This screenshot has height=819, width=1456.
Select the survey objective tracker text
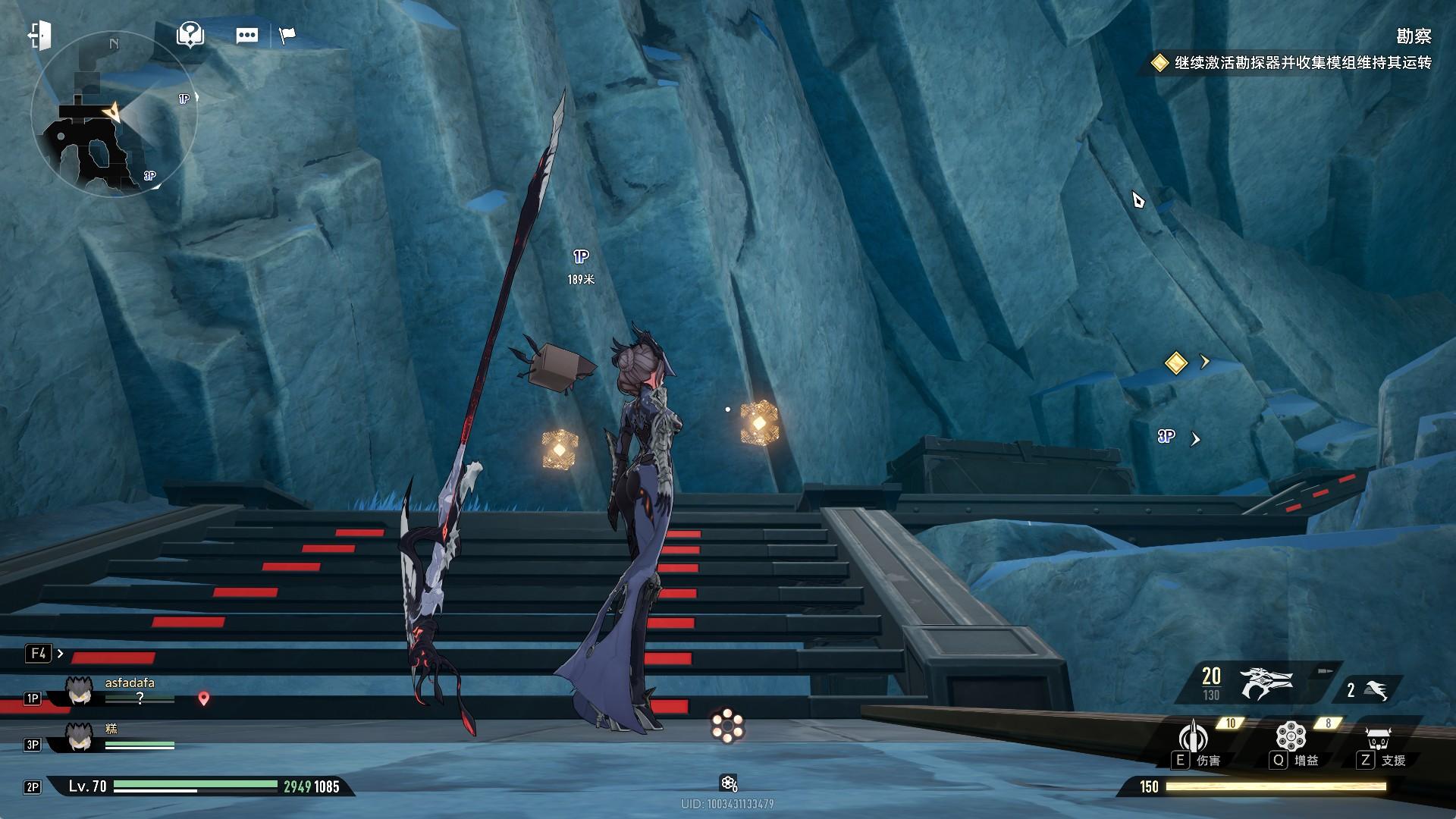pyautogui.click(x=1302, y=63)
